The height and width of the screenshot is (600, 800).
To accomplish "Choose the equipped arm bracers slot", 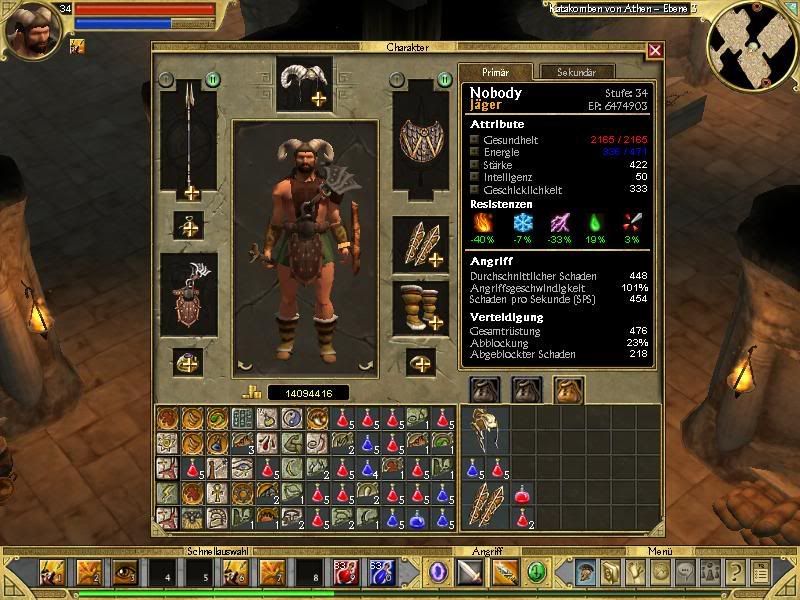I will [x=420, y=243].
